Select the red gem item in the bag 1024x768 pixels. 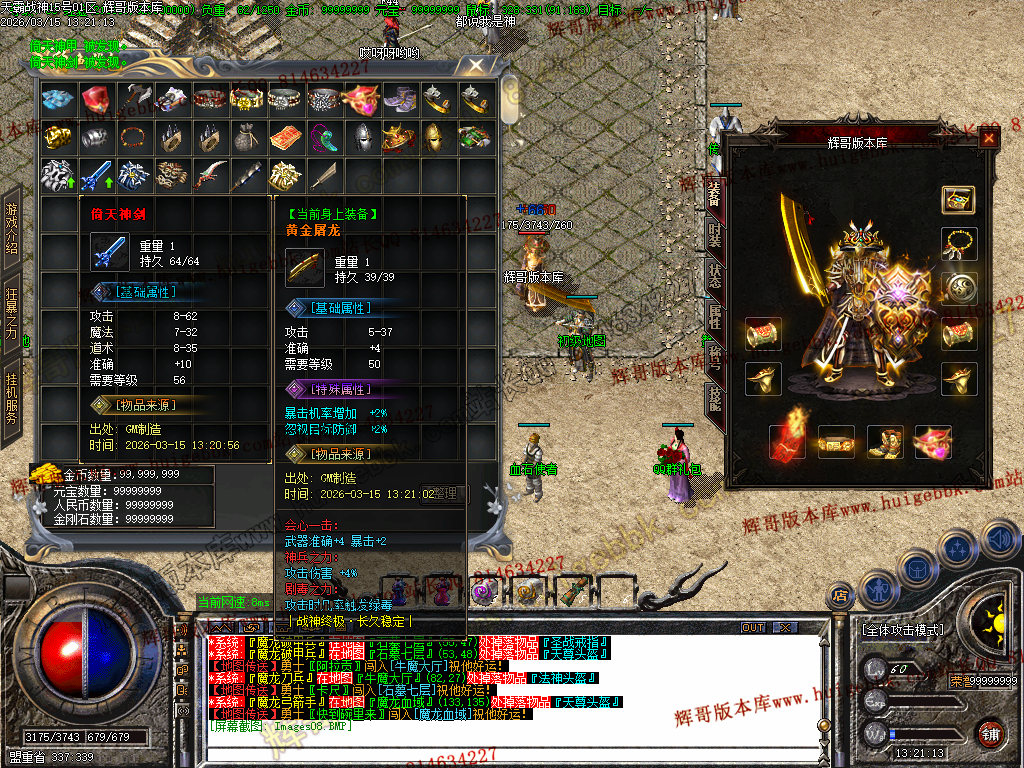pyautogui.click(x=96, y=99)
